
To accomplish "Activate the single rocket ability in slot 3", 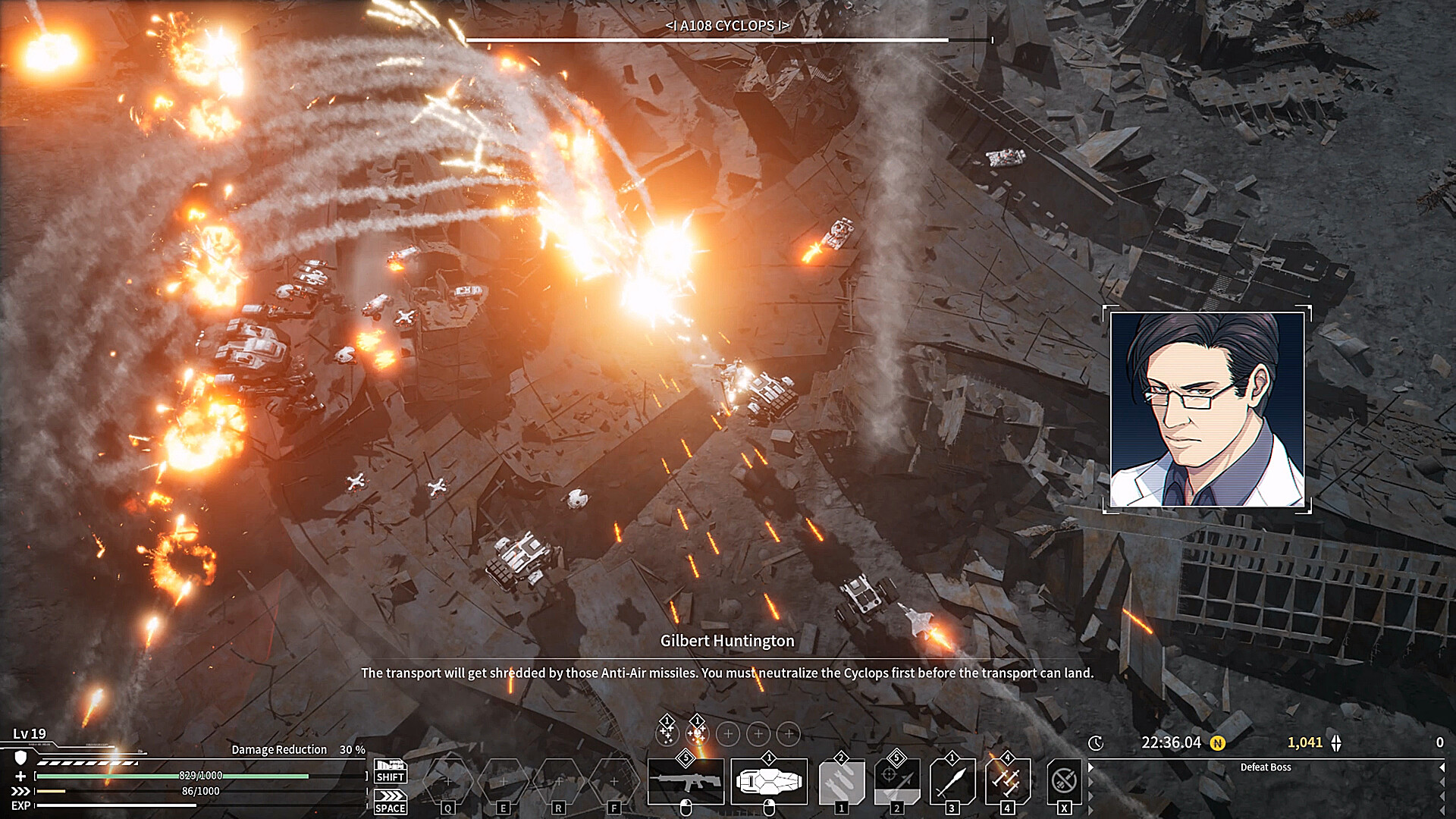I will point(952,781).
